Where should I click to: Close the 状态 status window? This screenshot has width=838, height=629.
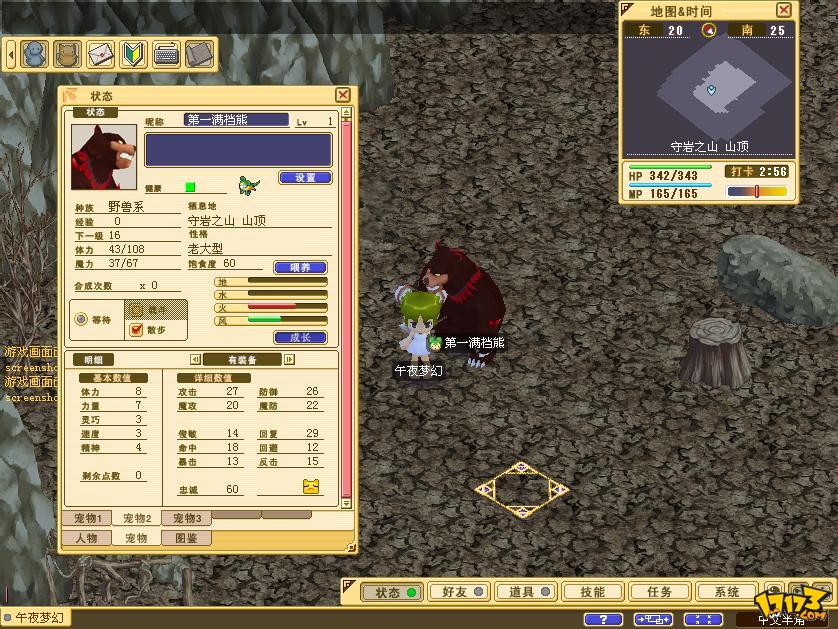pos(343,95)
